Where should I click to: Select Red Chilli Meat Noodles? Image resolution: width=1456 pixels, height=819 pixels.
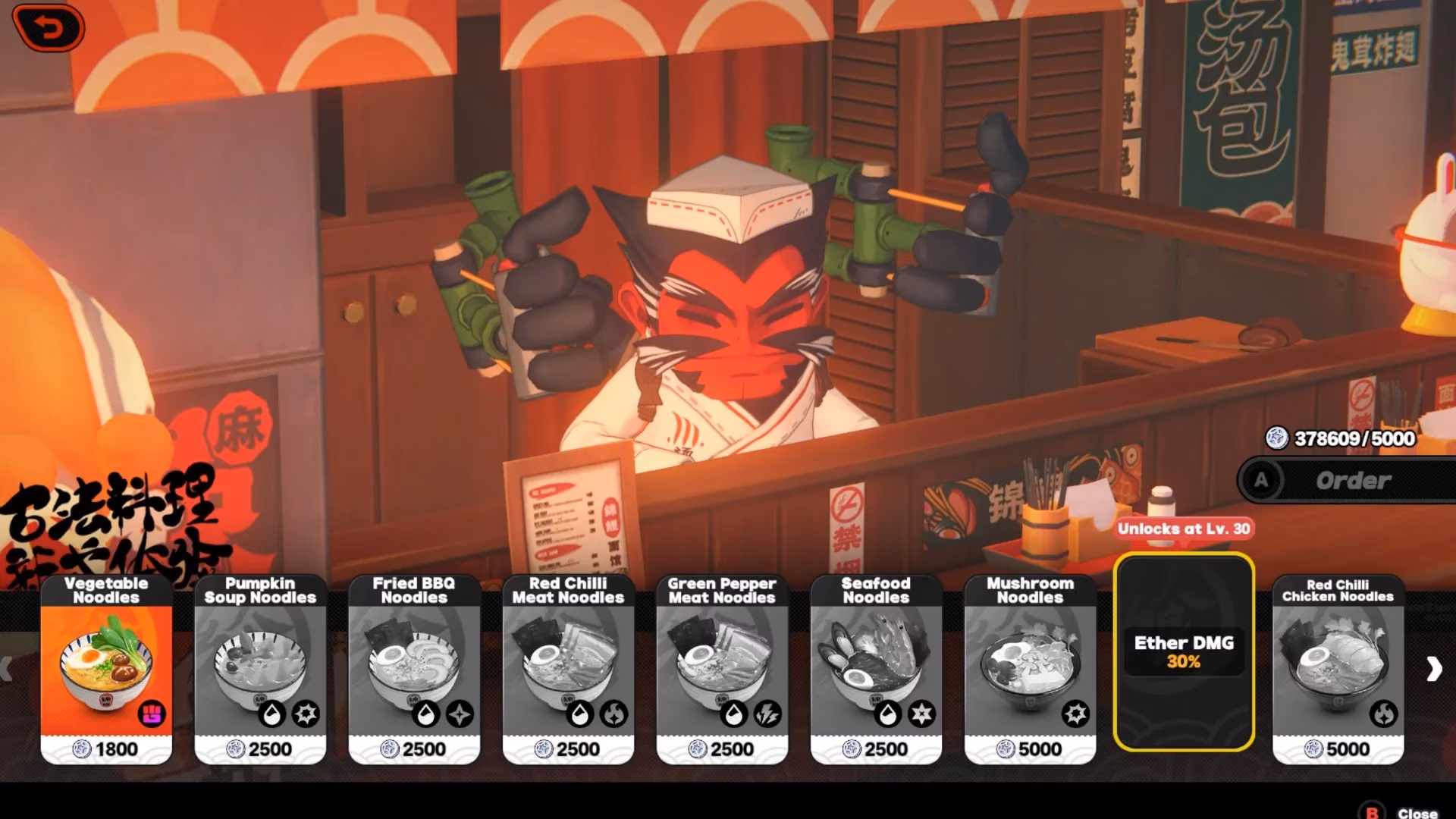568,669
